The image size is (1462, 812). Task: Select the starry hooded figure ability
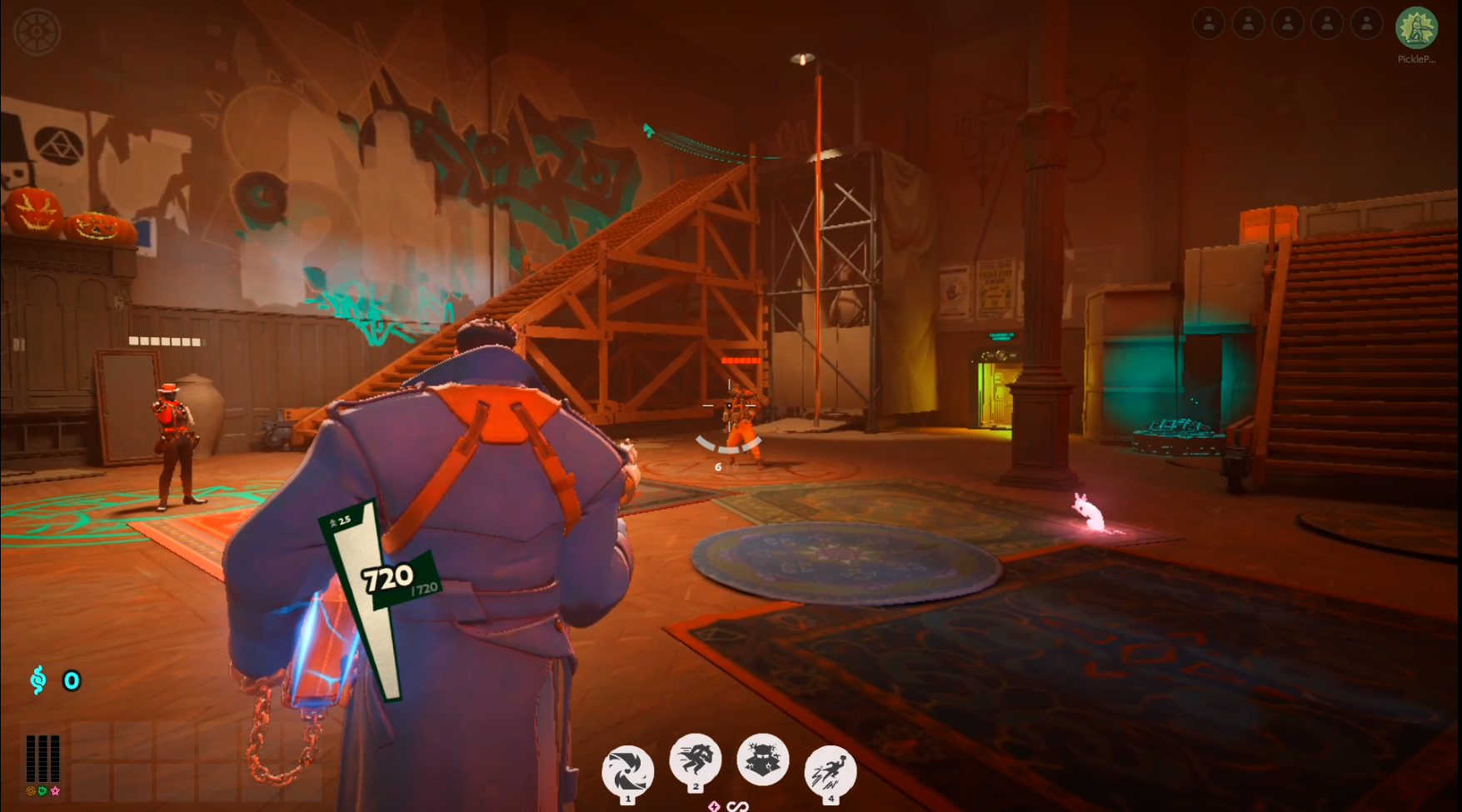pos(762,759)
